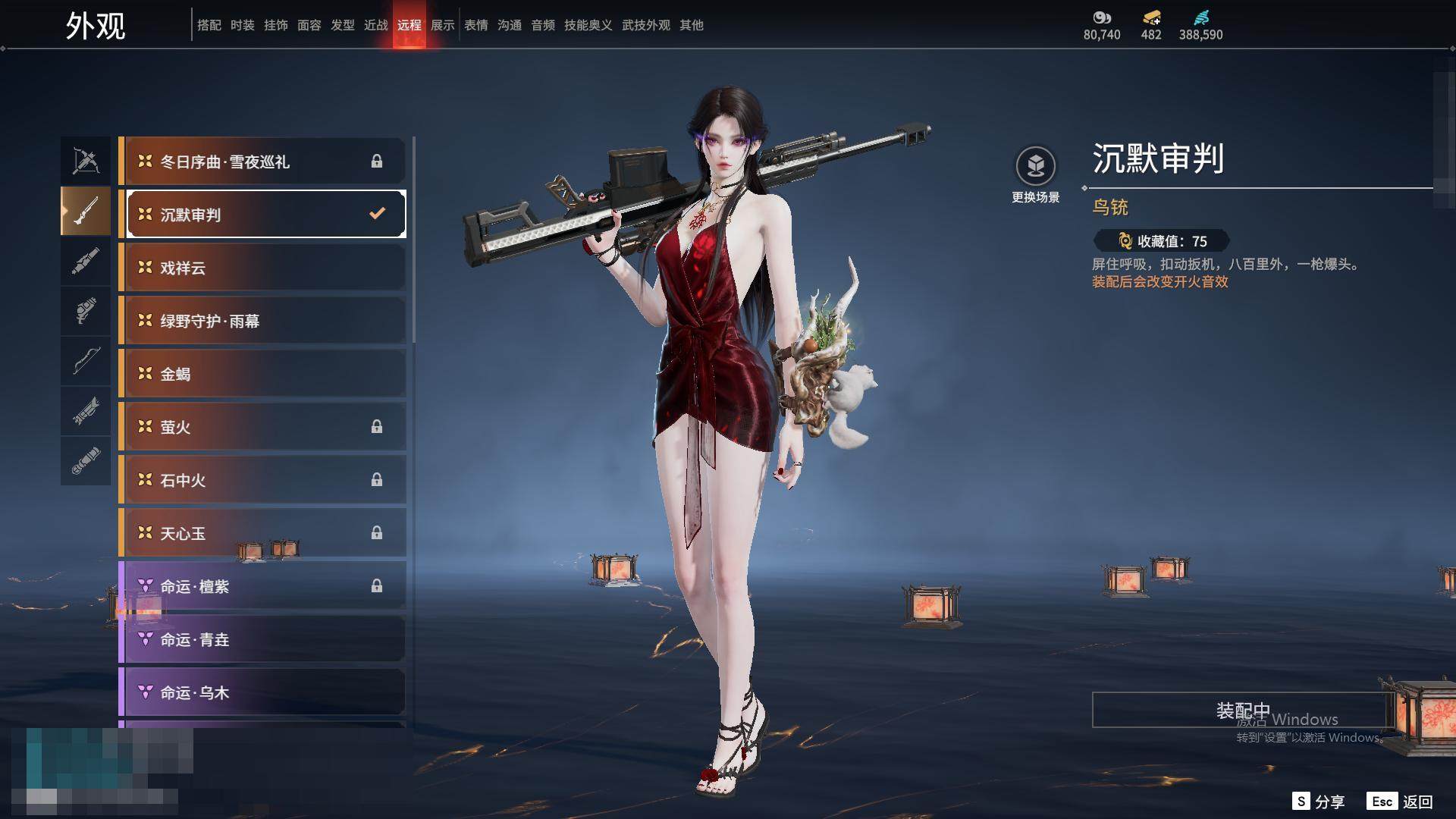Select the 技能奥义 tab
The height and width of the screenshot is (819, 1456).
588,25
